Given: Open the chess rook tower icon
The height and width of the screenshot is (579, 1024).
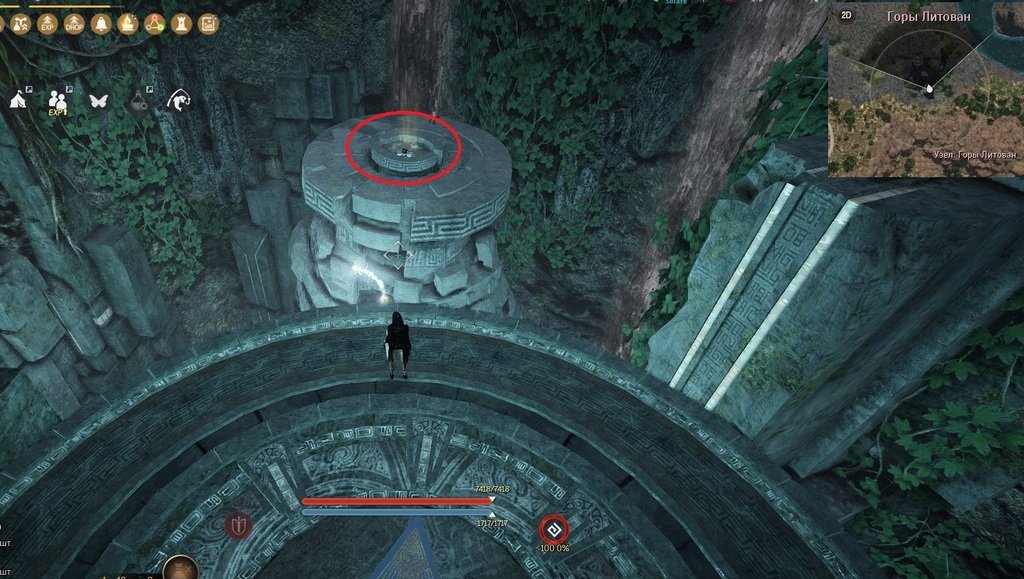Looking at the screenshot, I should (x=182, y=24).
